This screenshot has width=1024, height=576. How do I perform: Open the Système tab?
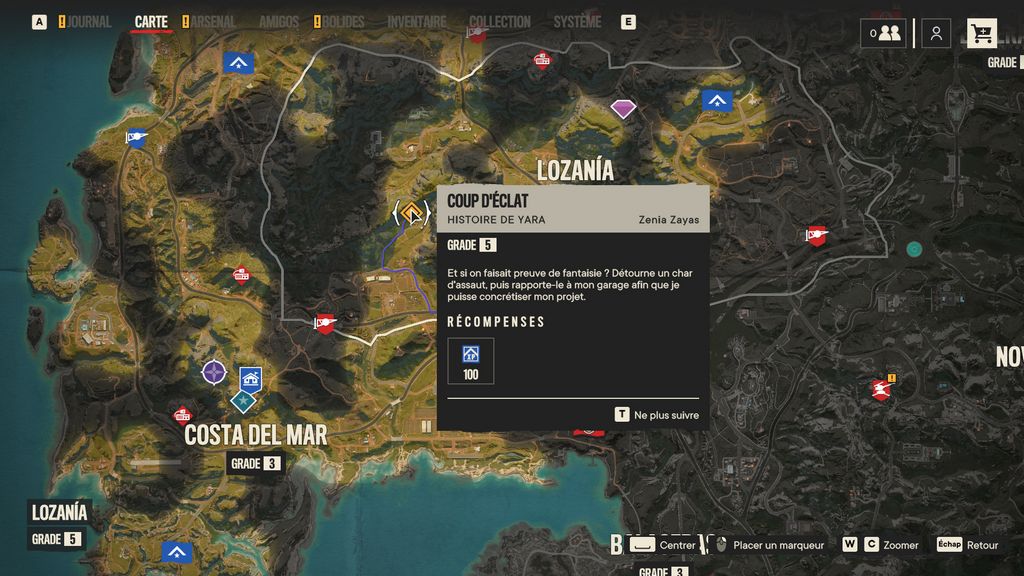tap(577, 22)
